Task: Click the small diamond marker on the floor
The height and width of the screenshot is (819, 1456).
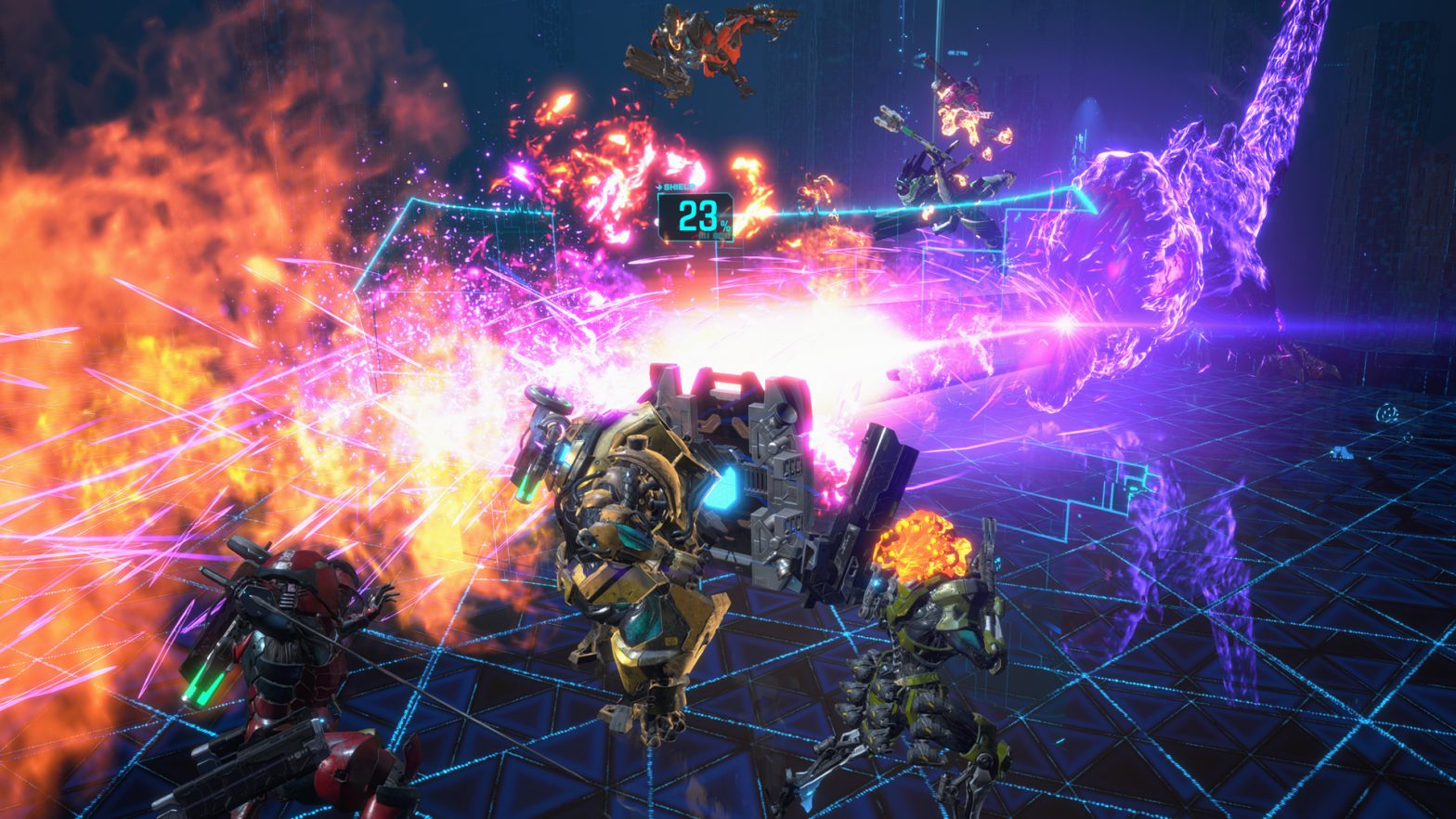Action: tap(1407, 436)
